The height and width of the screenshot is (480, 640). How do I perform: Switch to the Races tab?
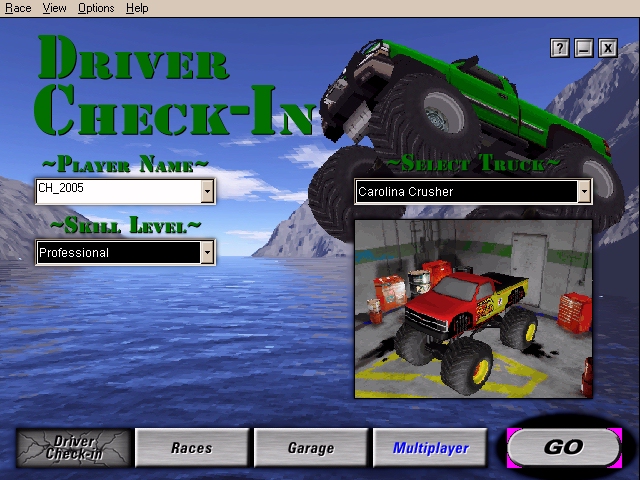(191, 448)
